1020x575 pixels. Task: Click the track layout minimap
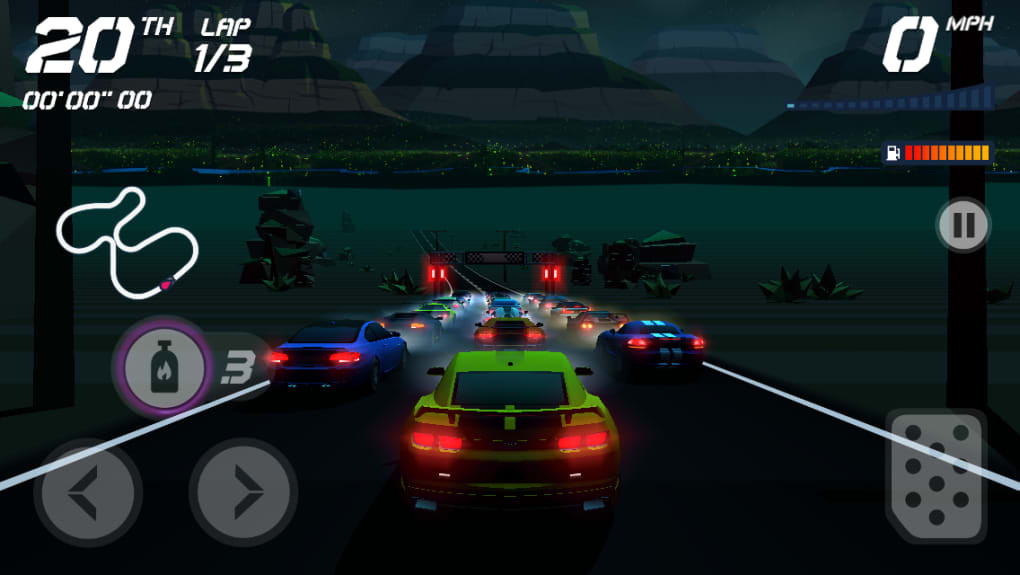(x=127, y=241)
